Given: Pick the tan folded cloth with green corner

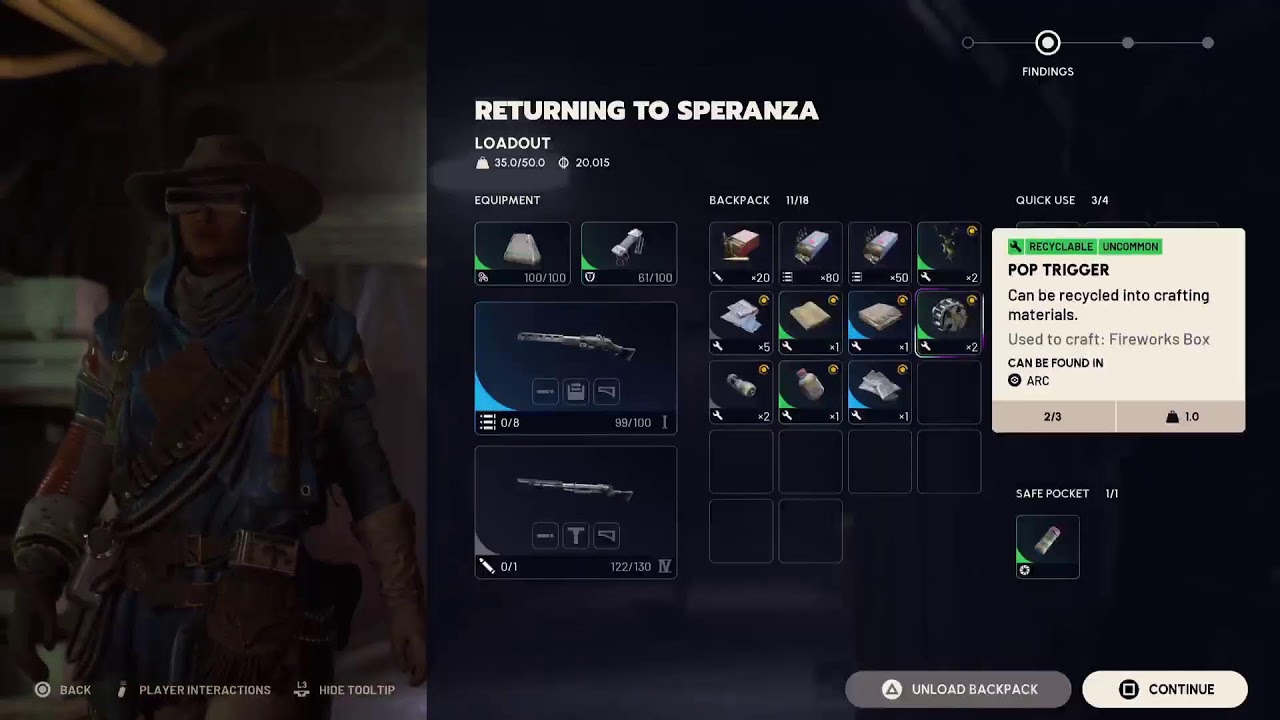Looking at the screenshot, I should point(810,323).
